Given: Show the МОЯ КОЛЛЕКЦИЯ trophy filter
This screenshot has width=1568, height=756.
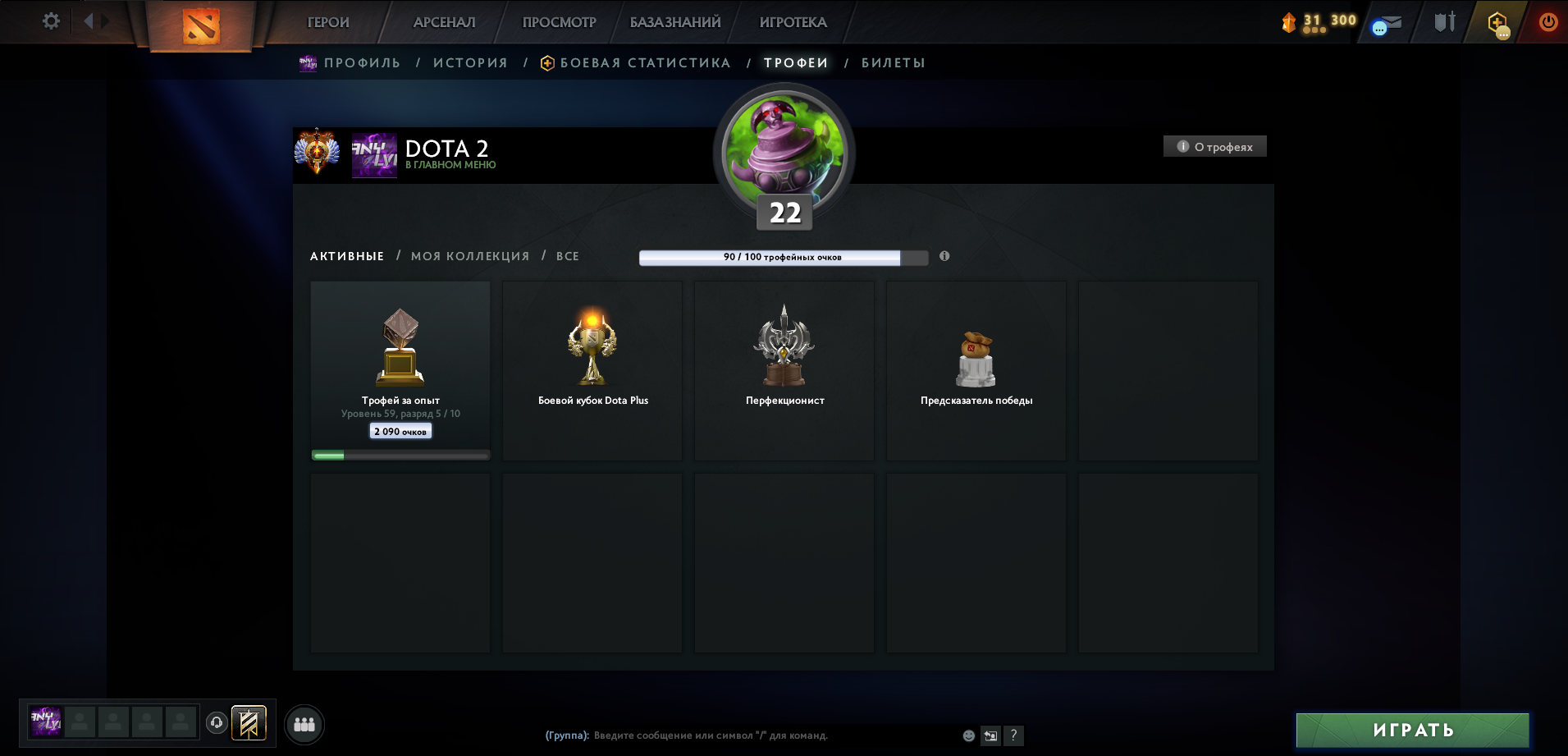Looking at the screenshot, I should click(470, 256).
